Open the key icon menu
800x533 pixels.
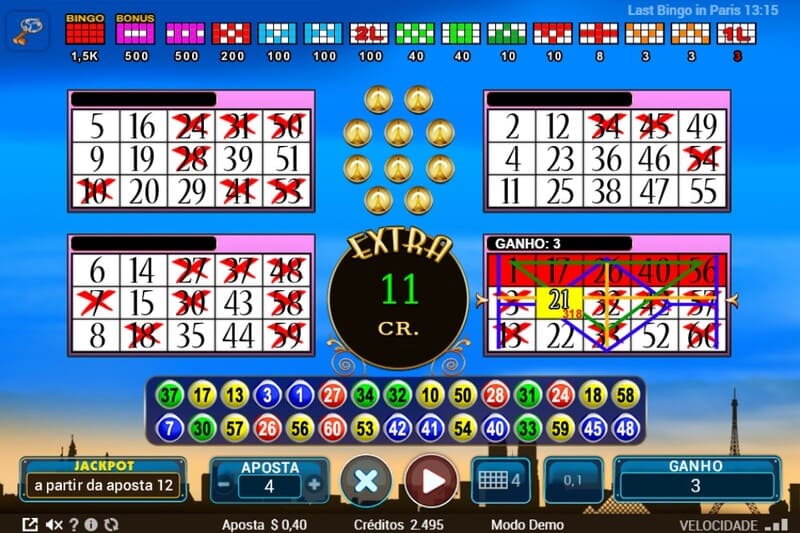pos(26,32)
